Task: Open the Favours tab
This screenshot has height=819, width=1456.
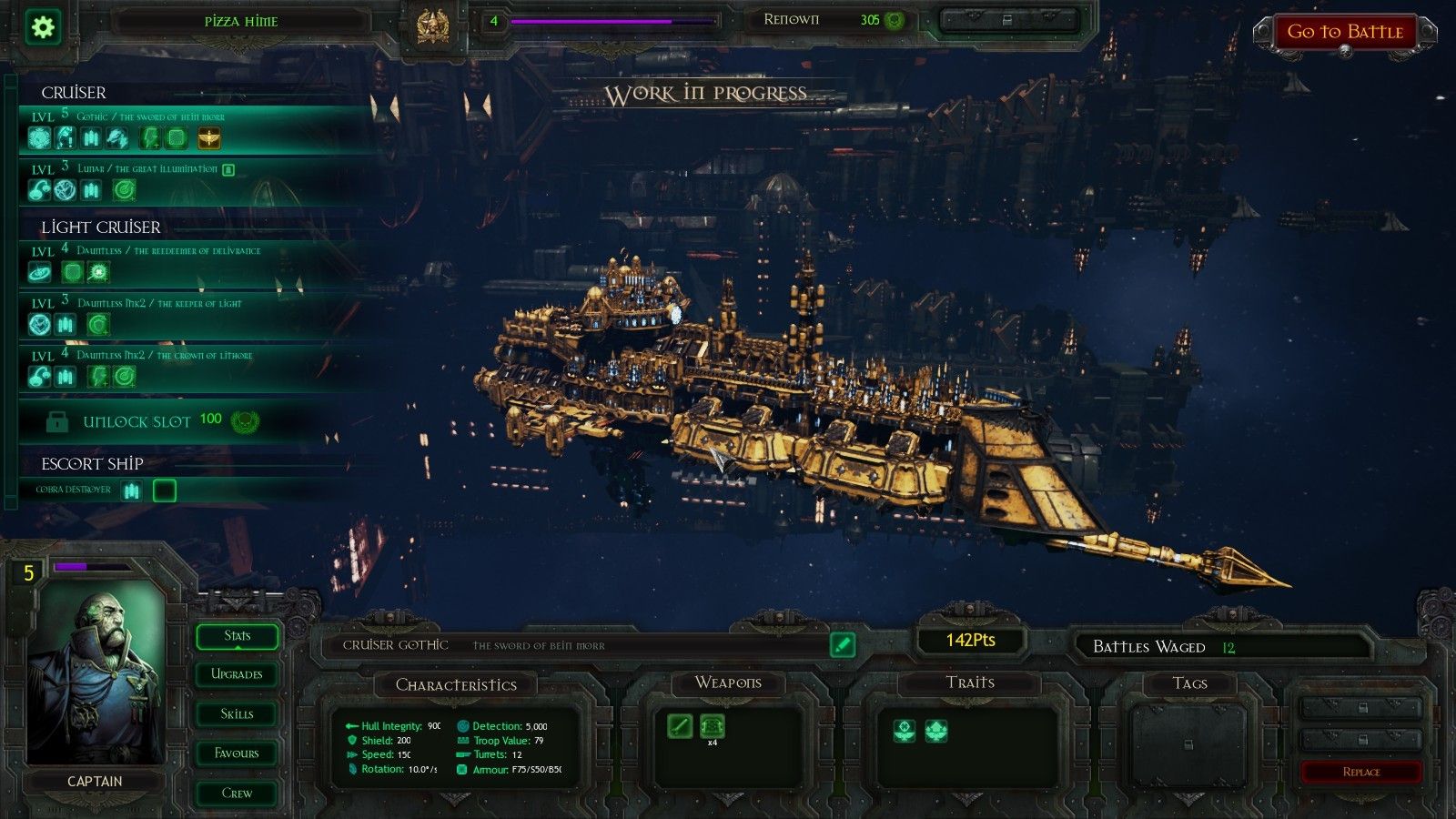Action: (x=237, y=753)
